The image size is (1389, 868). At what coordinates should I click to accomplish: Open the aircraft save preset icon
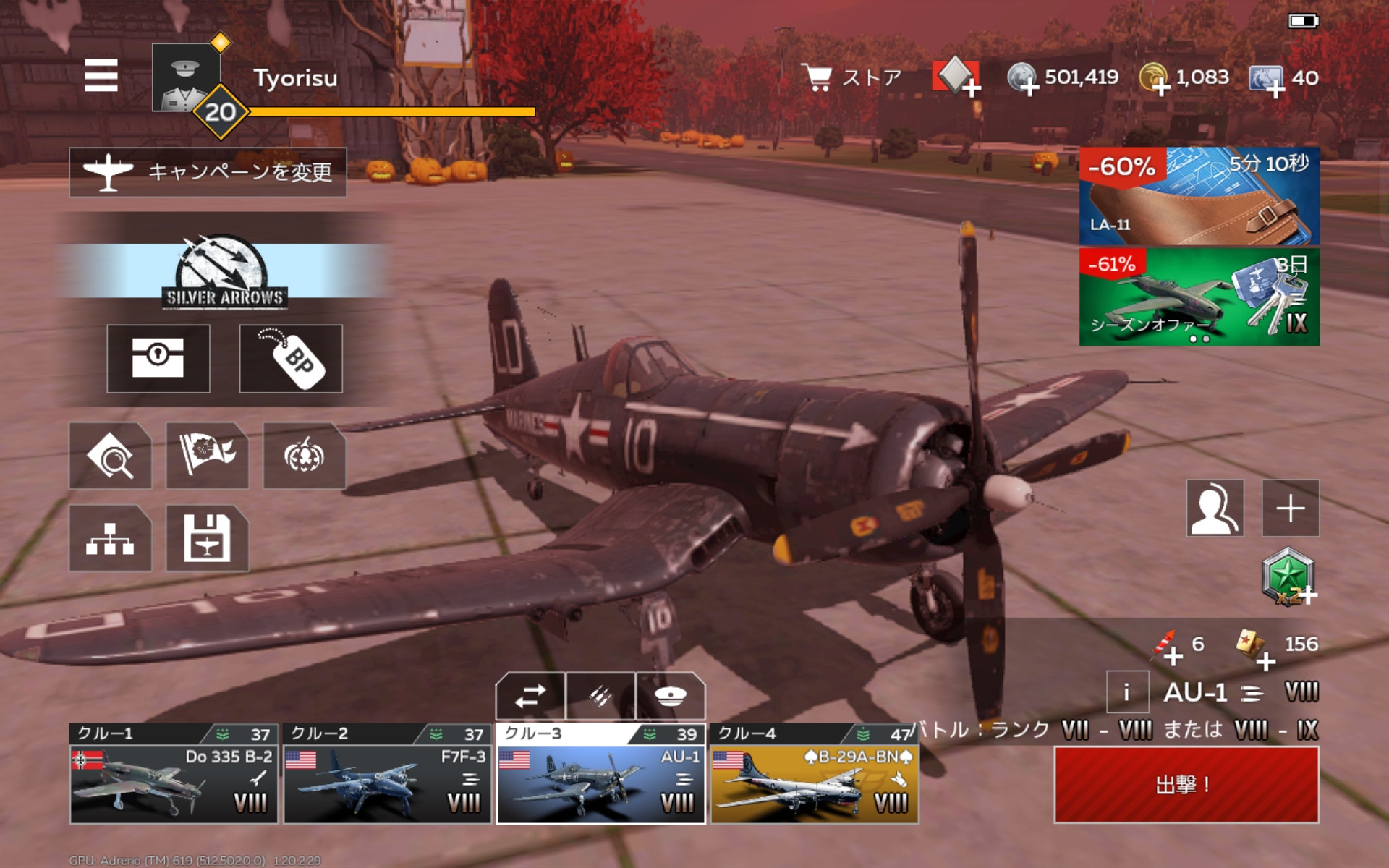tap(207, 538)
